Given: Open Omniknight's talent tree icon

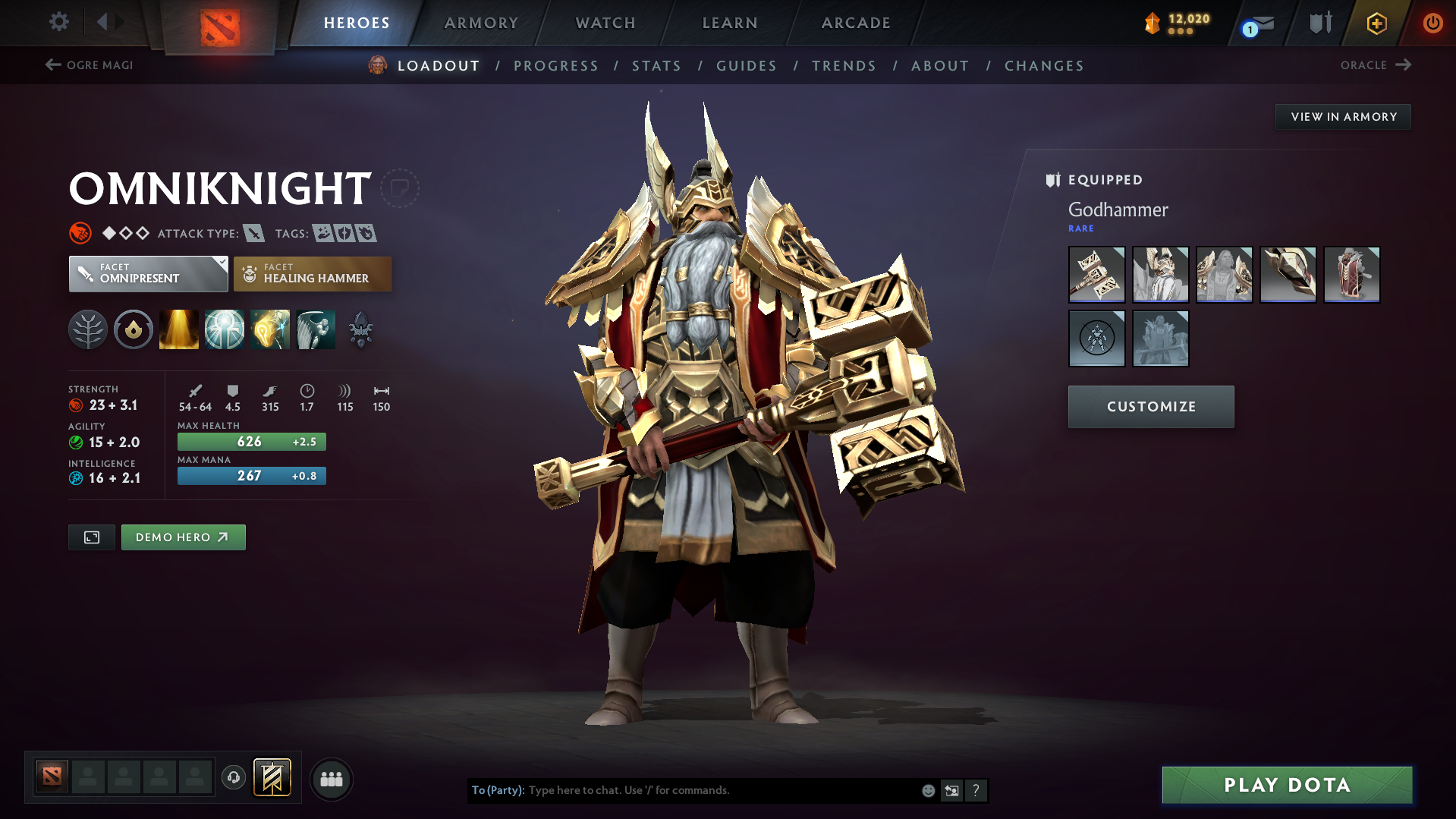Looking at the screenshot, I should [x=88, y=329].
